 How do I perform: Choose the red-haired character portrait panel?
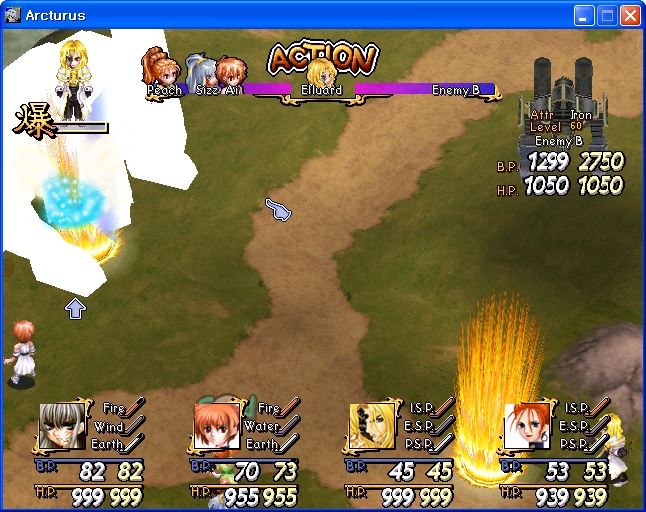(x=526, y=426)
